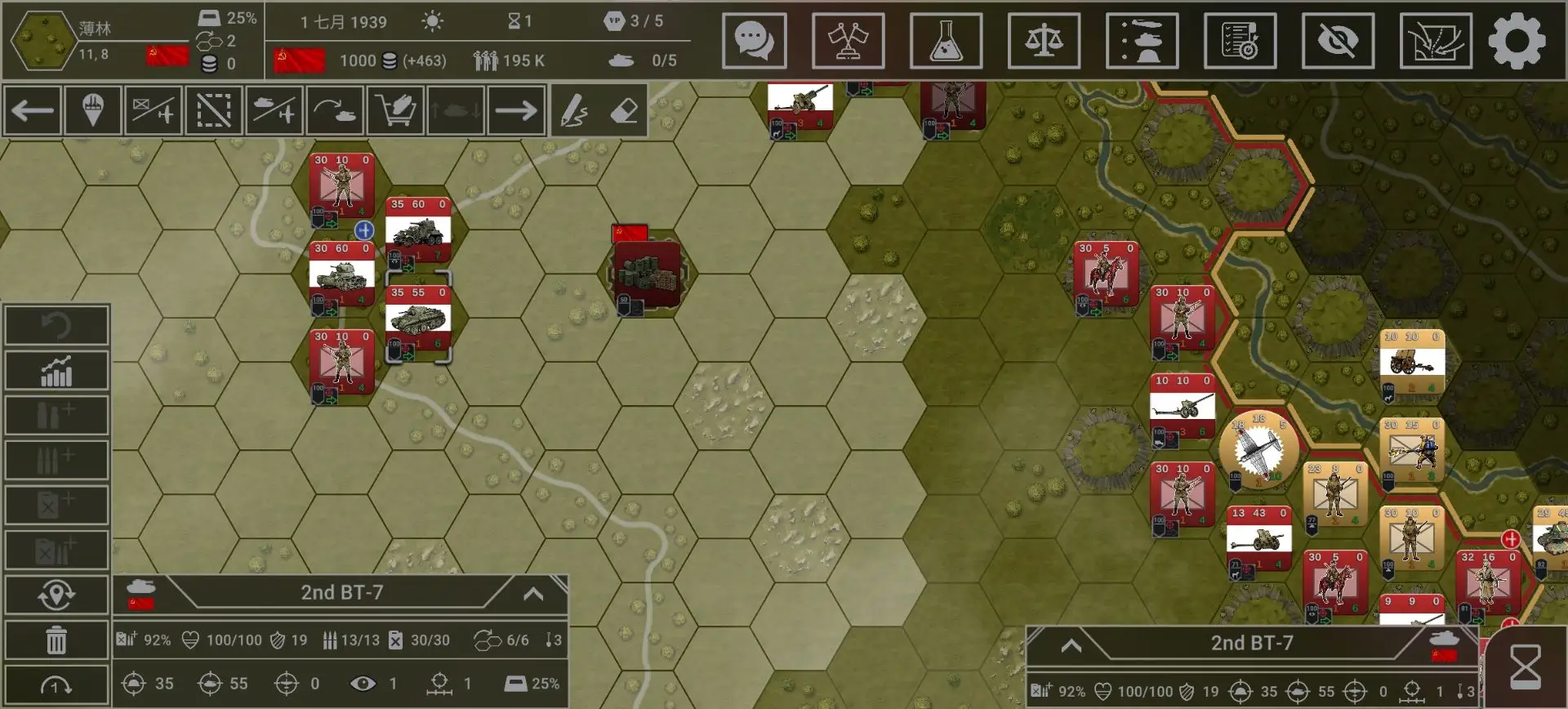
Task: Select the previous unit with left arrow
Action: (x=33, y=110)
